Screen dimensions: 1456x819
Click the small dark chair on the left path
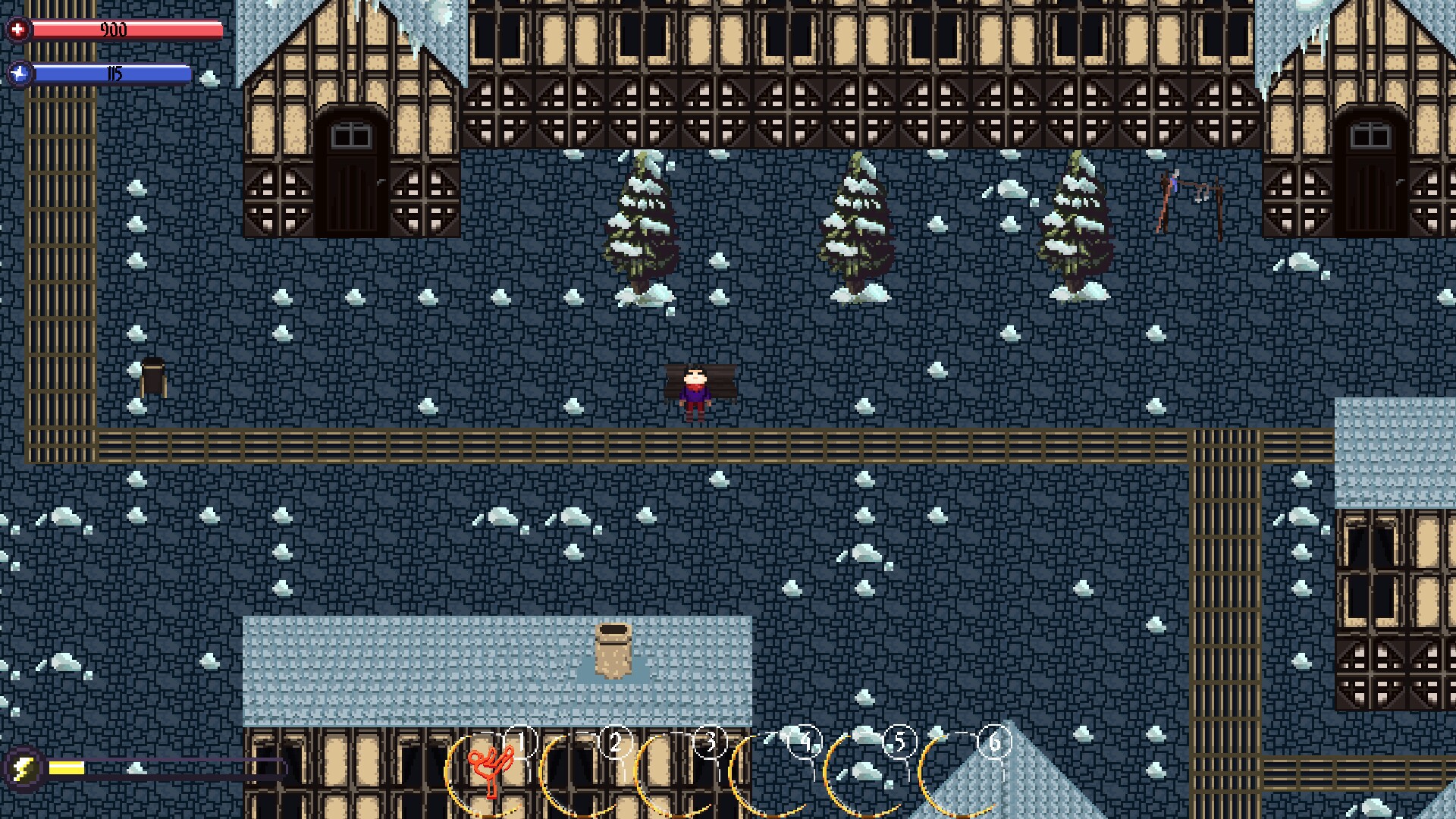[x=152, y=375]
